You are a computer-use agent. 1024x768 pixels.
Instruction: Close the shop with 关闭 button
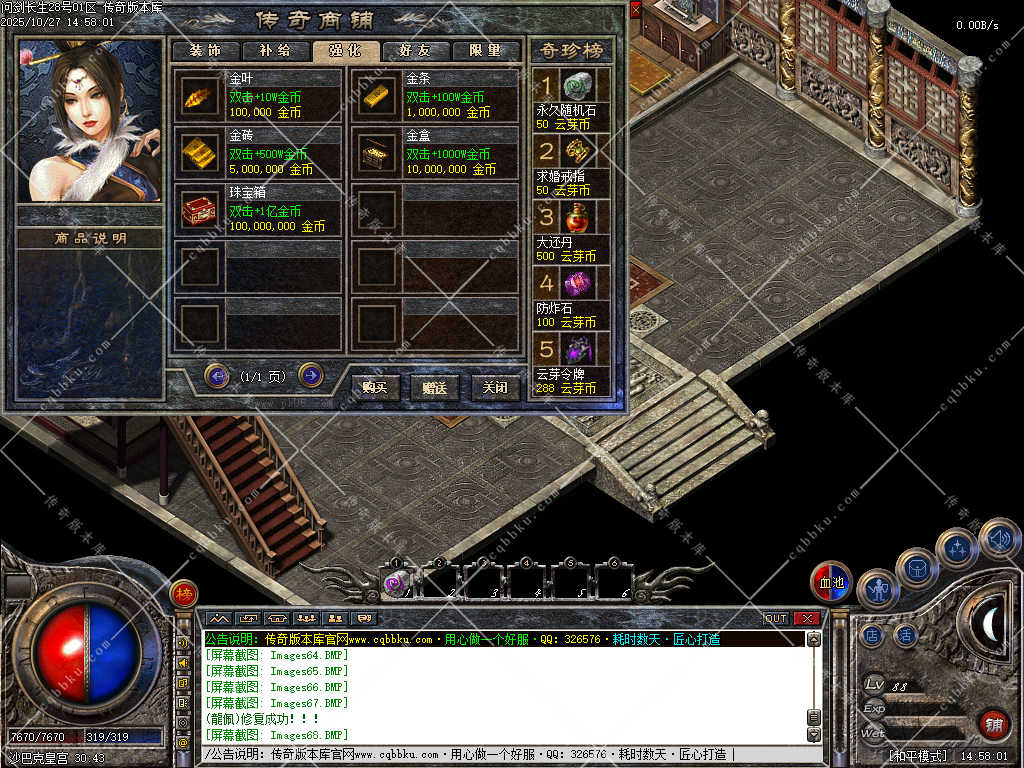click(x=495, y=387)
